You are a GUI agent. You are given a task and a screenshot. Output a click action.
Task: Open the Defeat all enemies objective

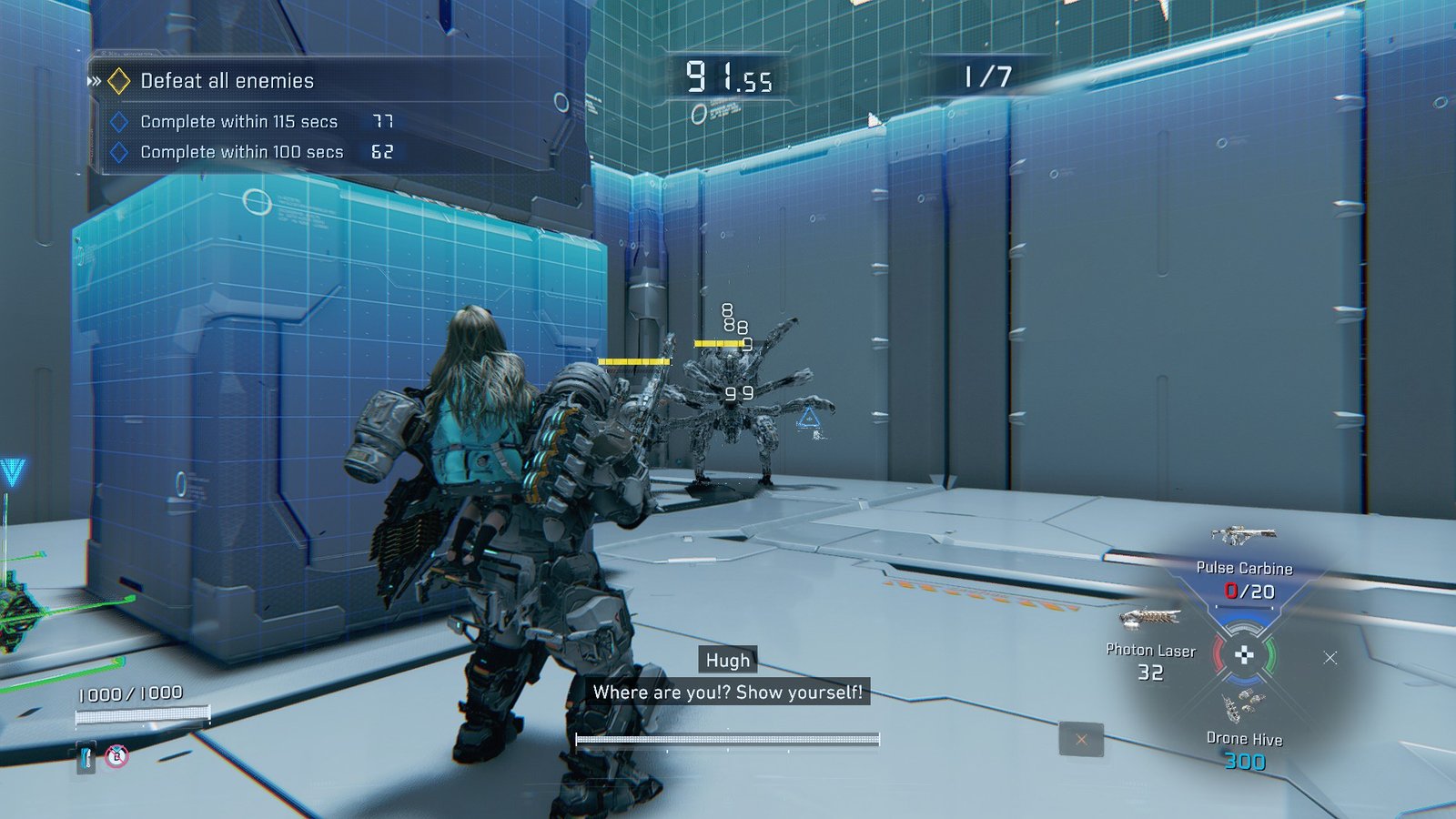tap(227, 81)
